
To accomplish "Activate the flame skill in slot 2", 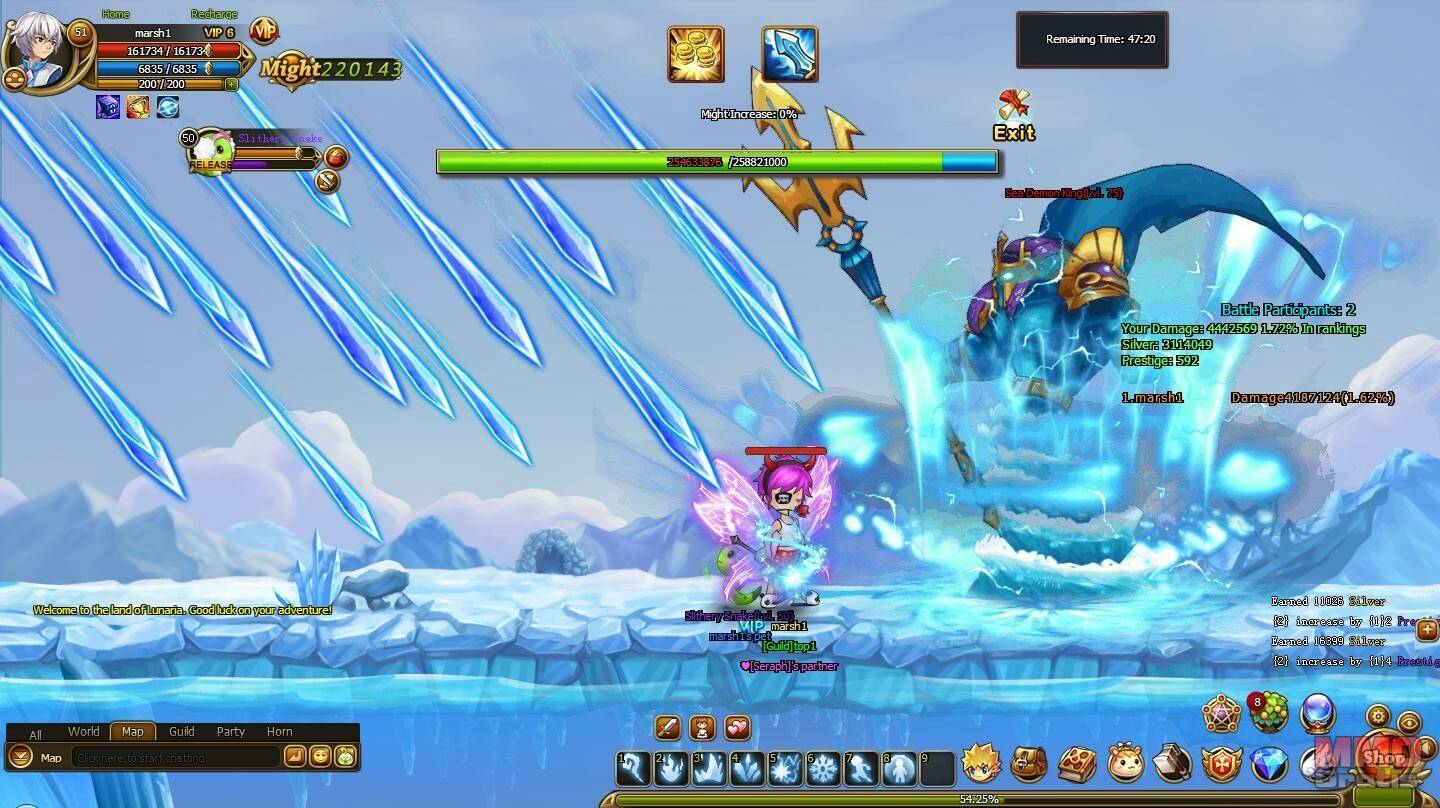I will pos(671,768).
